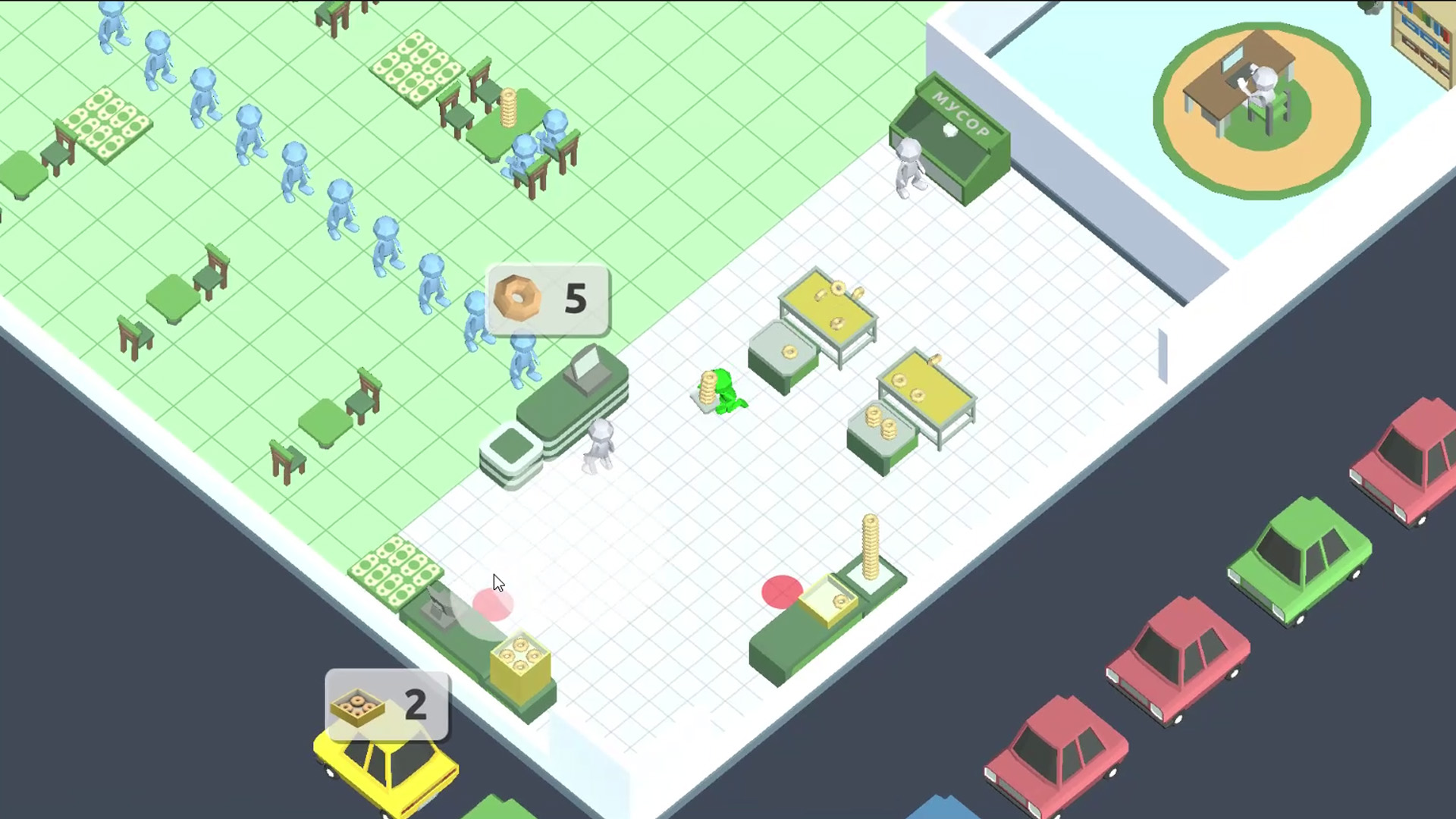Select the white worker at the trash station

coord(910,163)
